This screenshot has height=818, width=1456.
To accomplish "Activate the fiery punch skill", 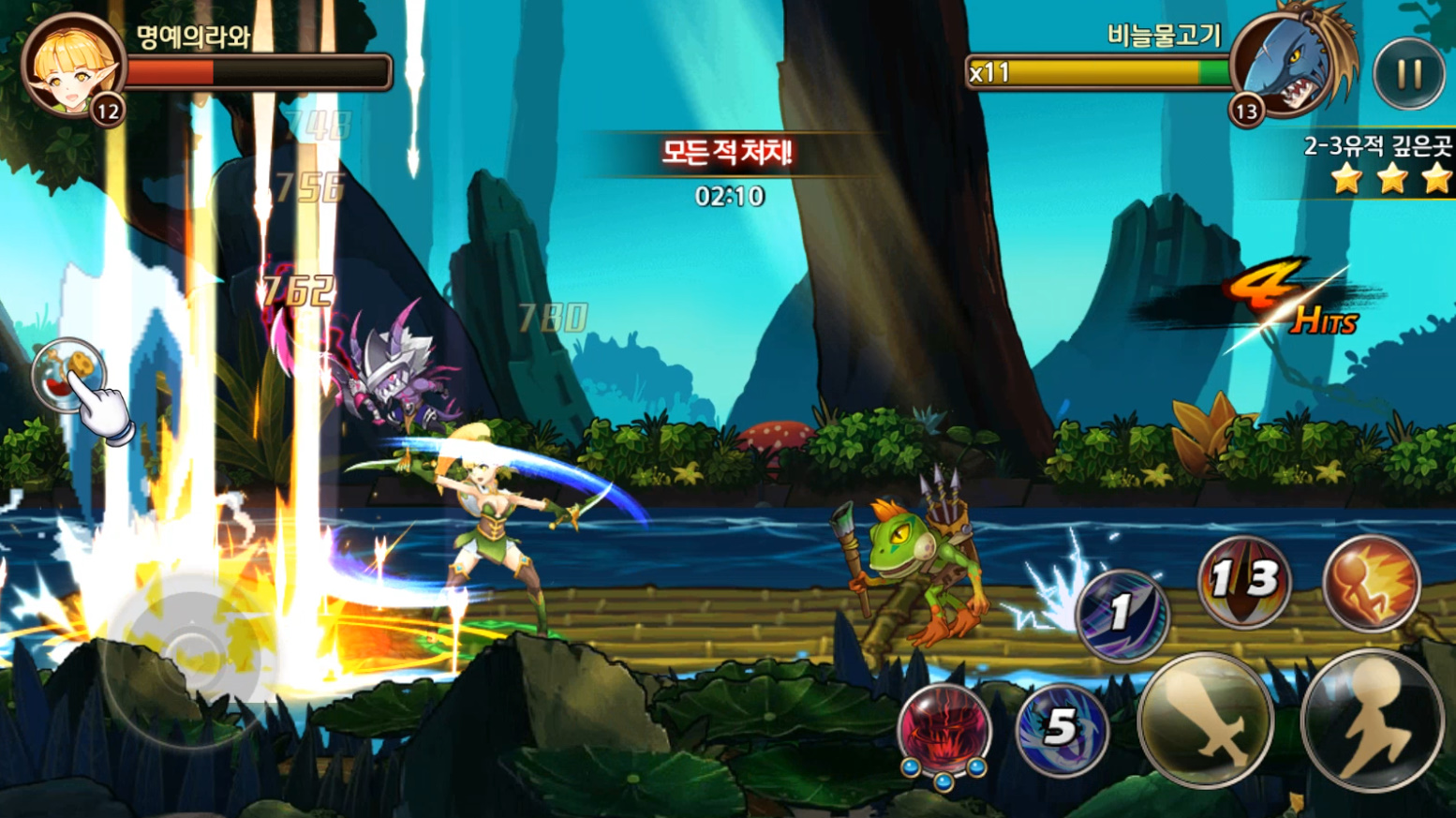I will coord(1371,582).
